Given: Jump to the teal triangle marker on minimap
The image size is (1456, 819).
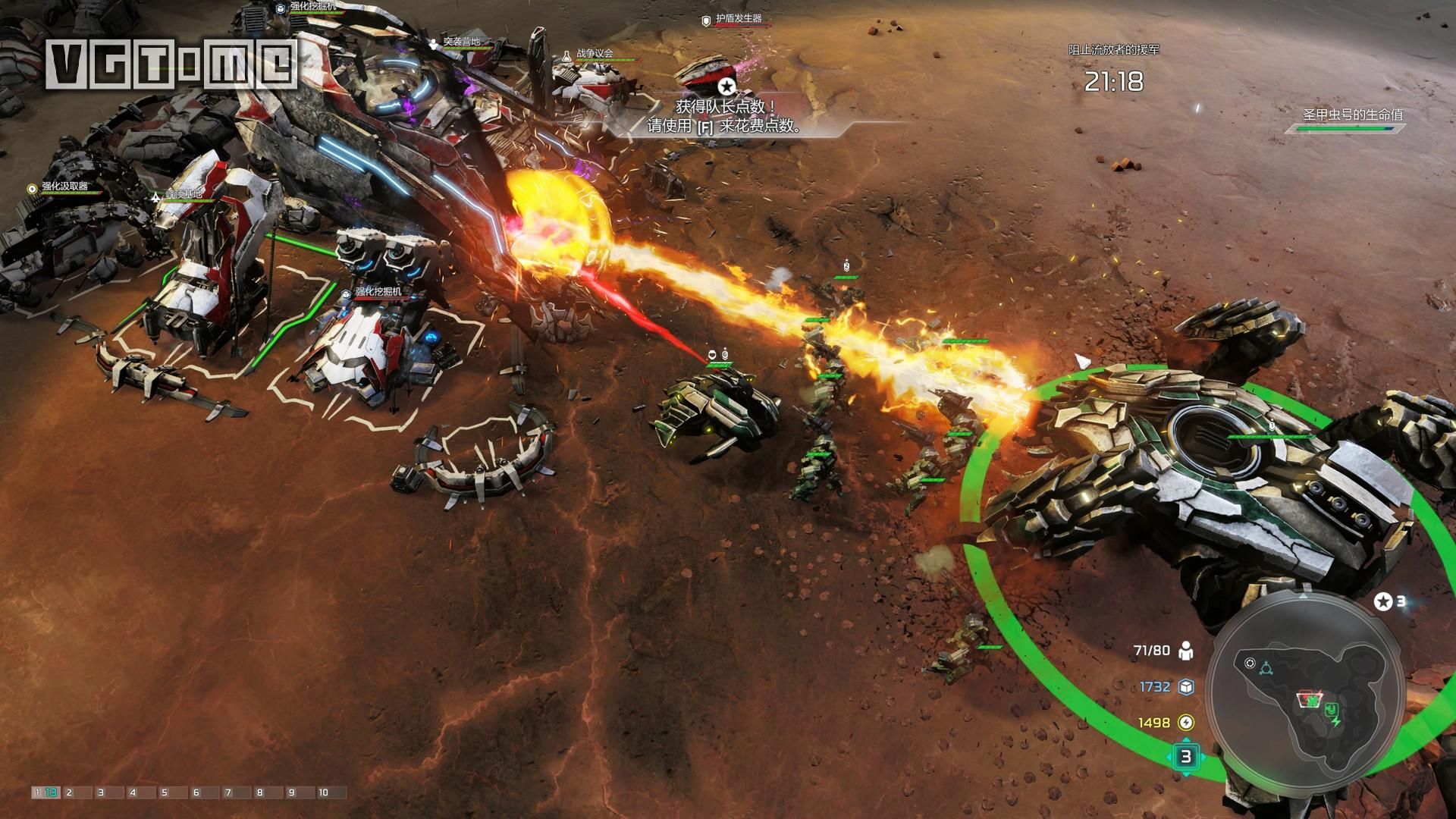Looking at the screenshot, I should pos(1266,668).
